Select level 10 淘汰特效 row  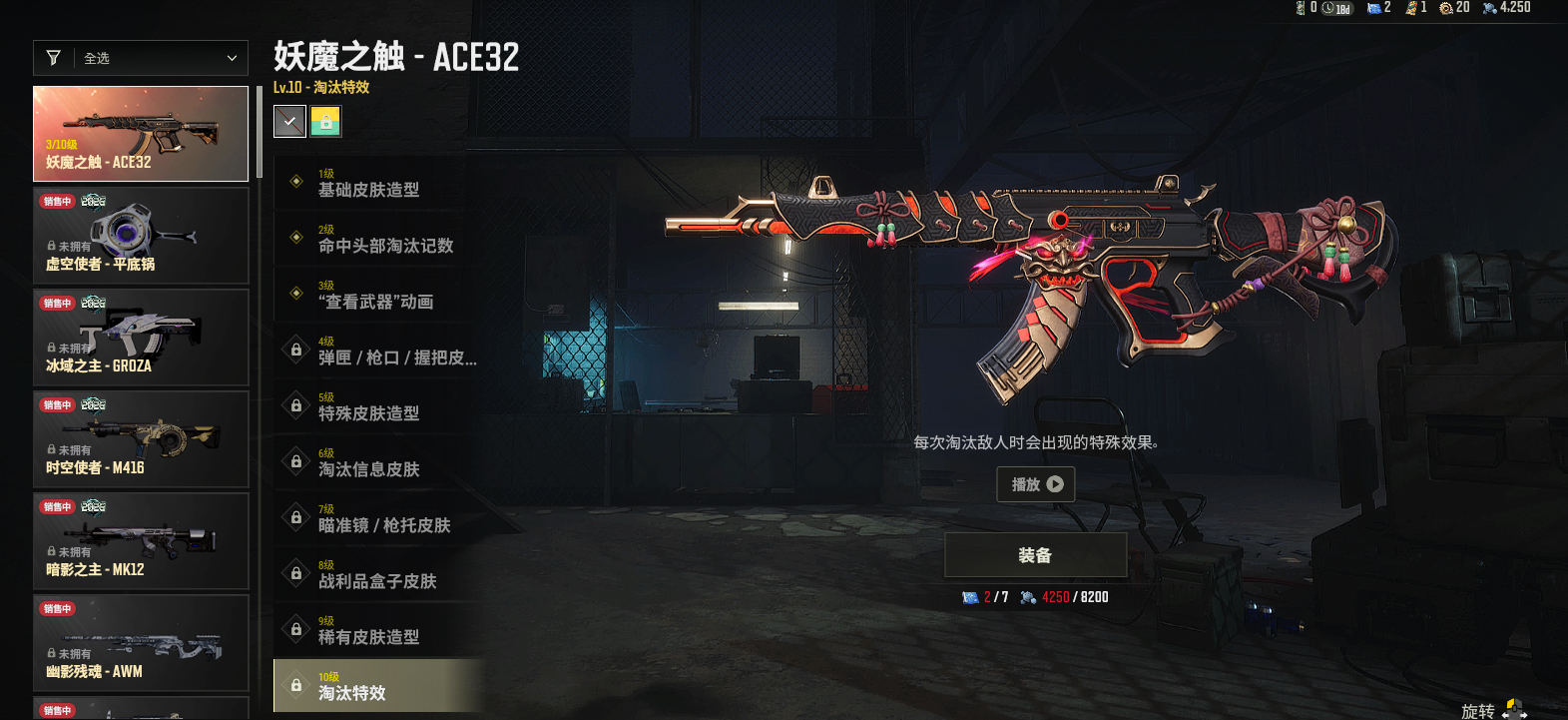(379, 685)
